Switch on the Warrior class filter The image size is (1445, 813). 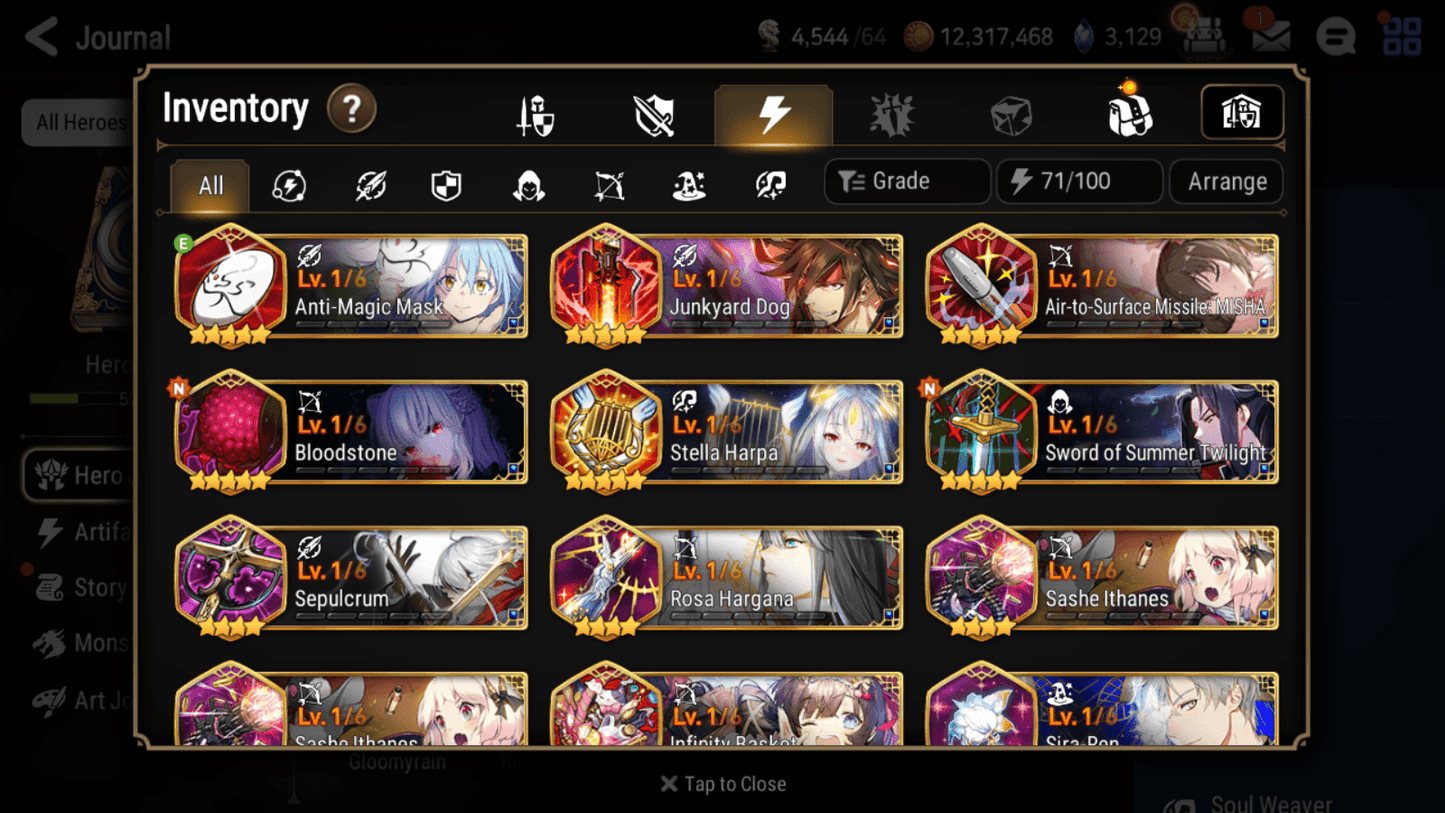(368, 181)
